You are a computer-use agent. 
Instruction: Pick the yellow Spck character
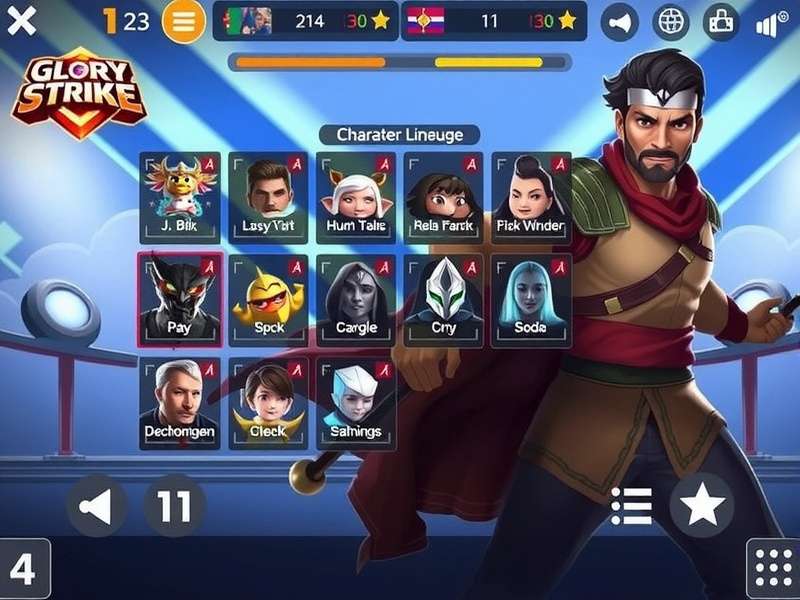268,299
